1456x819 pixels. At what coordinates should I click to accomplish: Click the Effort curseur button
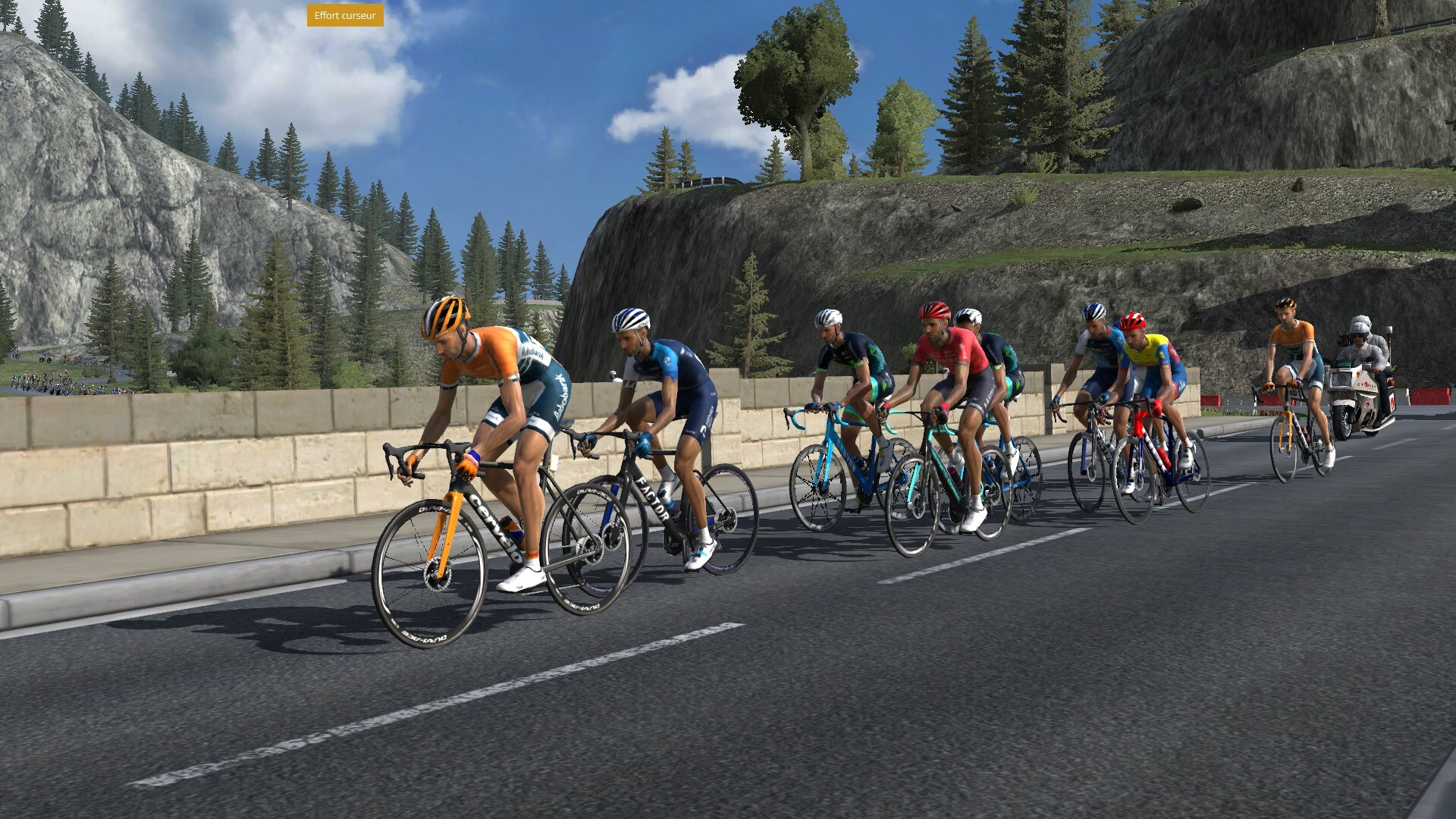pyautogui.click(x=345, y=16)
